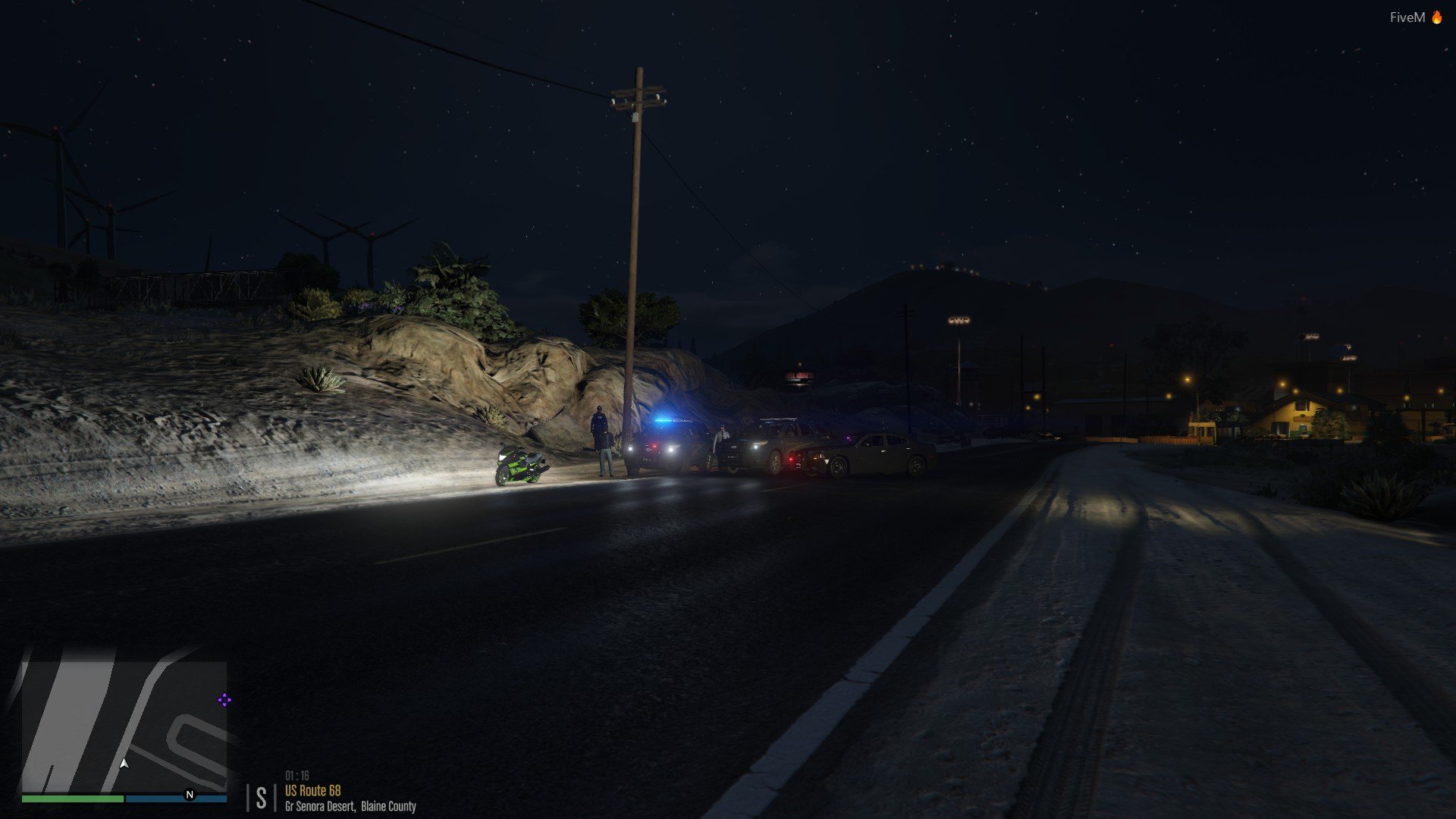Click the white player arrow on the minimap
The height and width of the screenshot is (819, 1456).
(124, 764)
